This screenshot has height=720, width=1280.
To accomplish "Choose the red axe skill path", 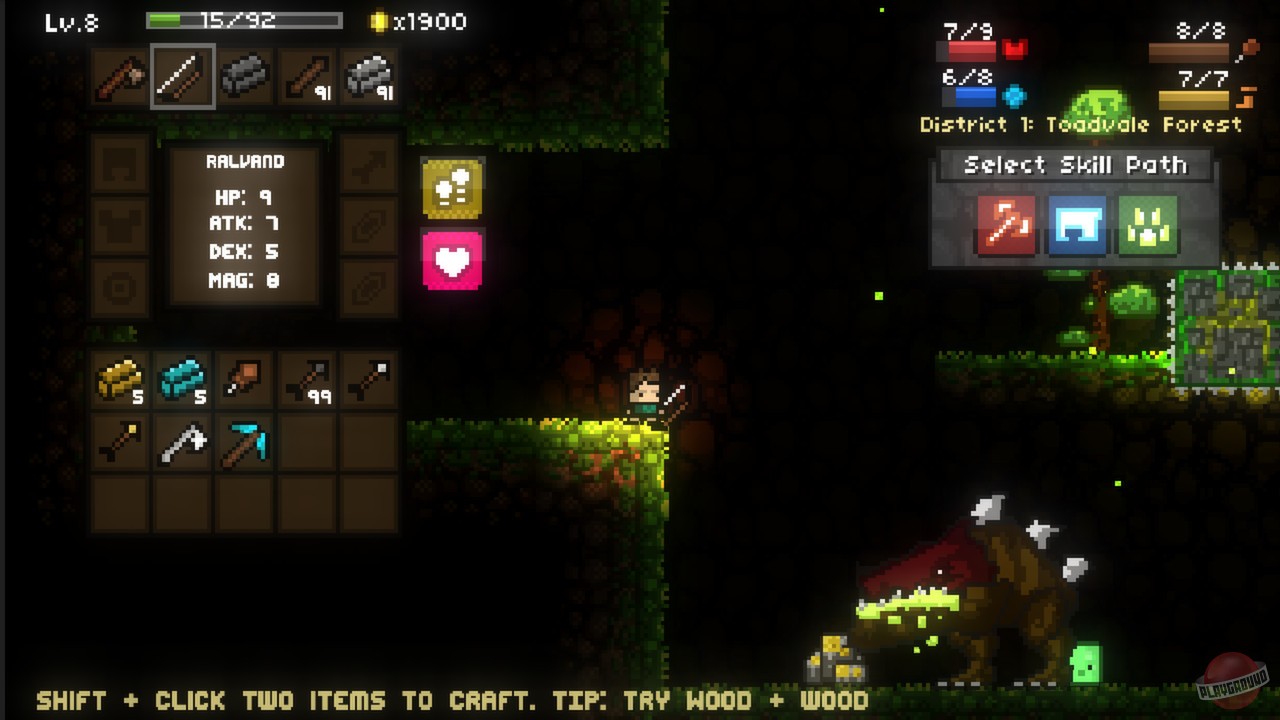I will pyautogui.click(x=1005, y=226).
